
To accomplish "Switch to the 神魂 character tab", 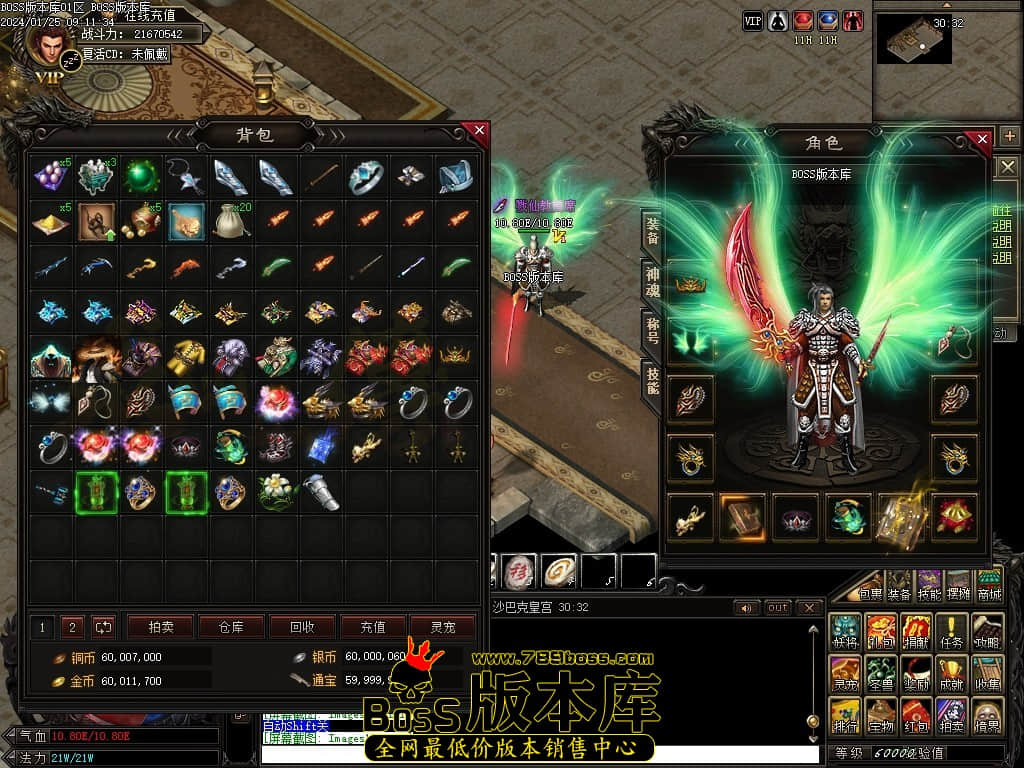I will tap(651, 282).
